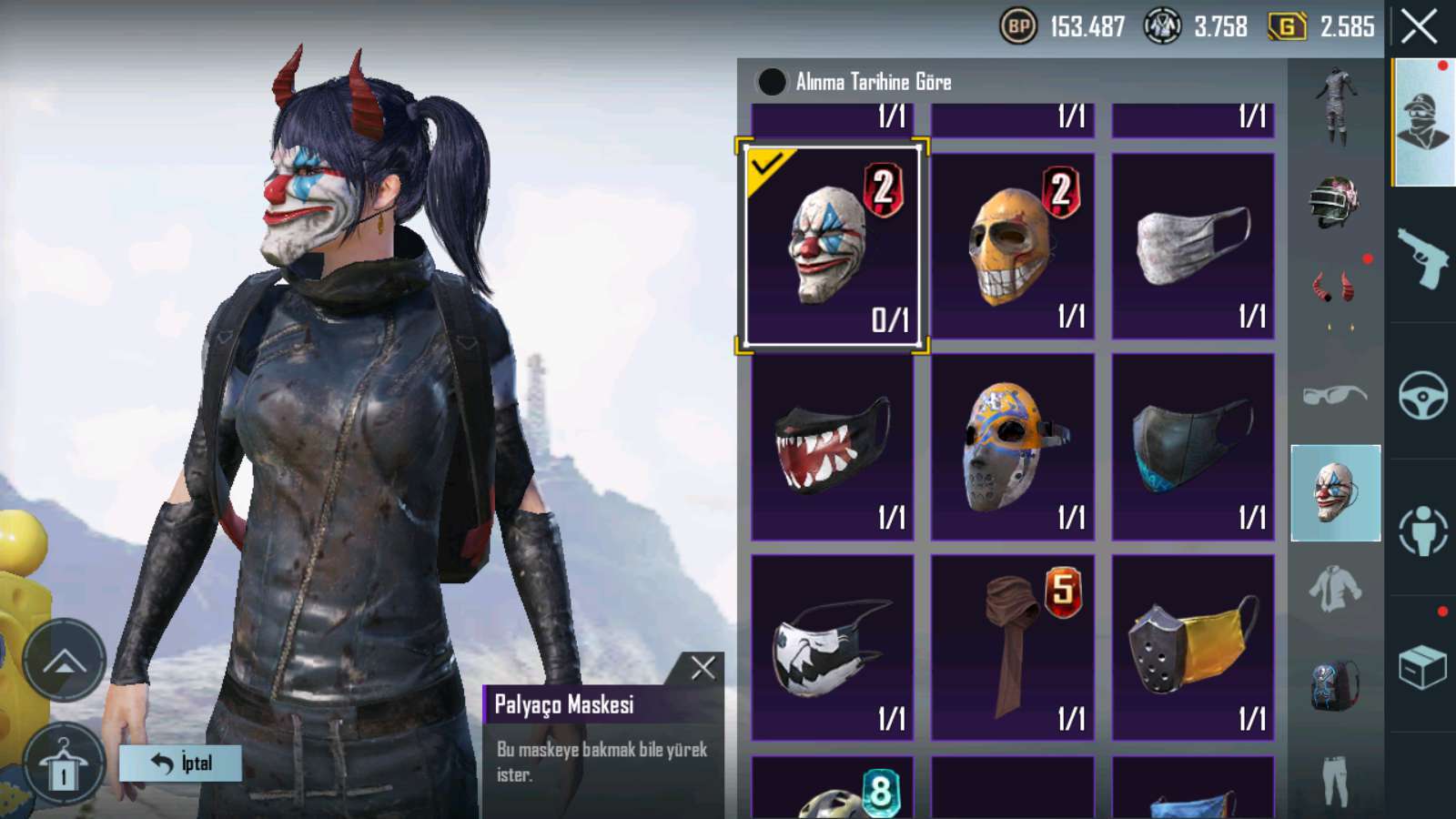Switch to the steering wheel vehicles tab
Screen dimensions: 1456x819
[x=1422, y=395]
